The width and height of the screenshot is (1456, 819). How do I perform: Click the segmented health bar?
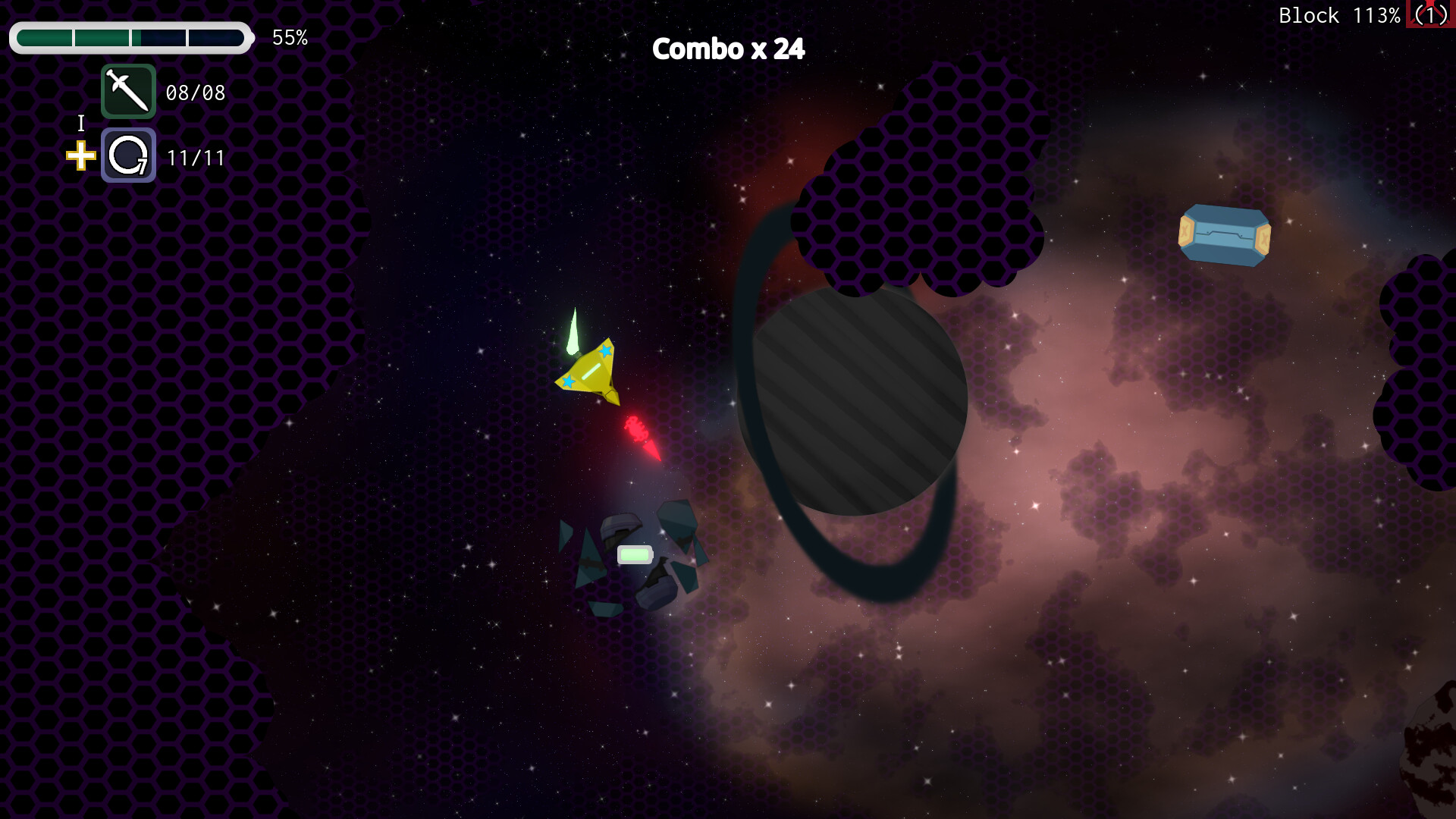point(131,37)
